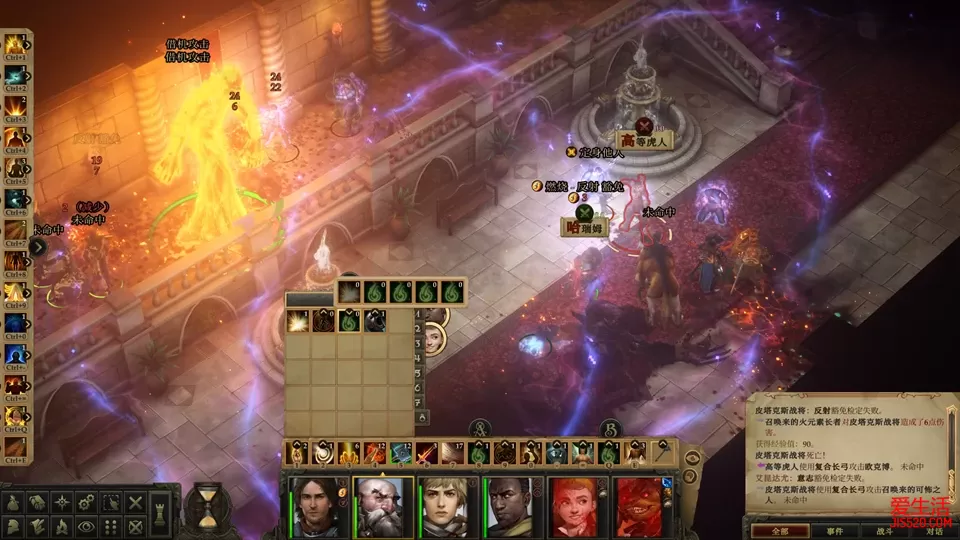Select the dark-haired man's portrait
Image resolution: width=960 pixels, height=540 pixels.
pyautogui.click(x=318, y=506)
